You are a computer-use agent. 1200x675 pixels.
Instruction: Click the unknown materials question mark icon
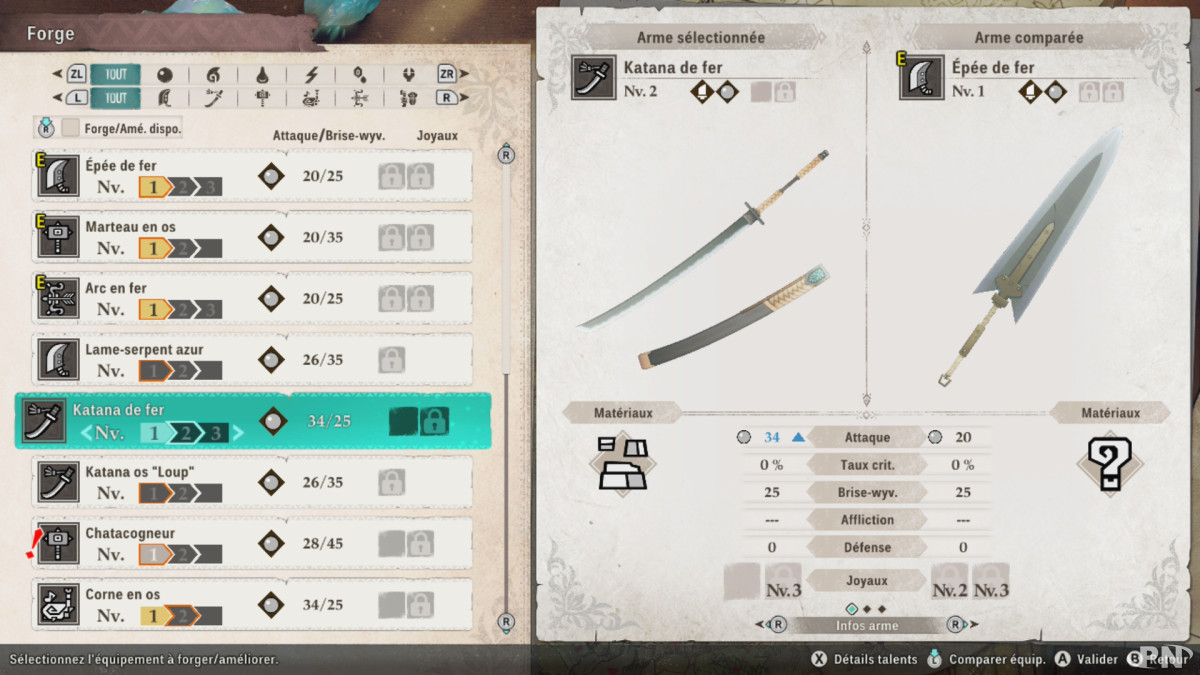[1109, 464]
